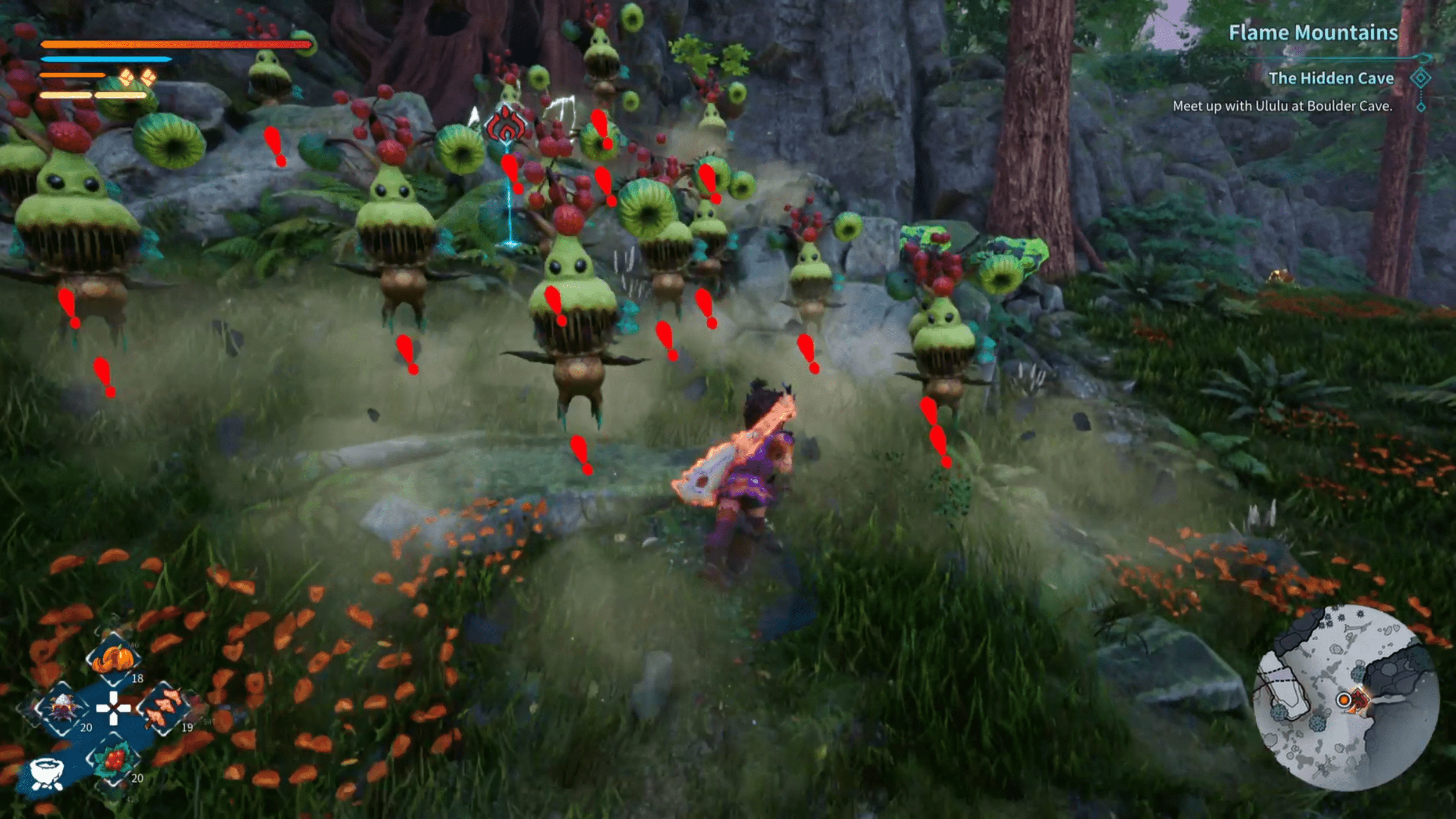This screenshot has width=1456, height=819.
Task: Select the purple spiky flower slot
Action: (x=62, y=709)
